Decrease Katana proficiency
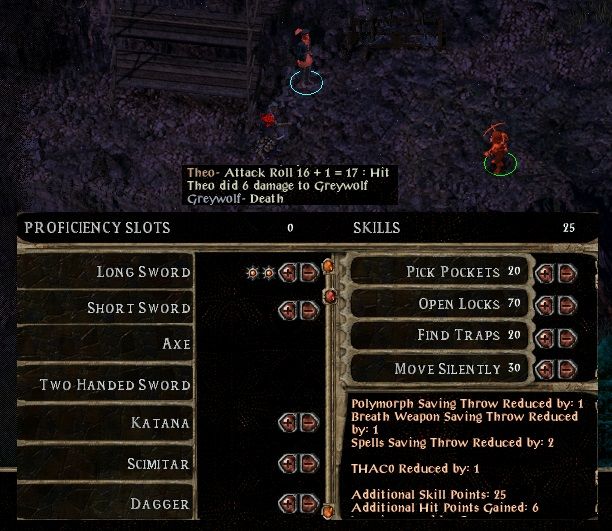The width and height of the screenshot is (612, 531). tap(309, 424)
